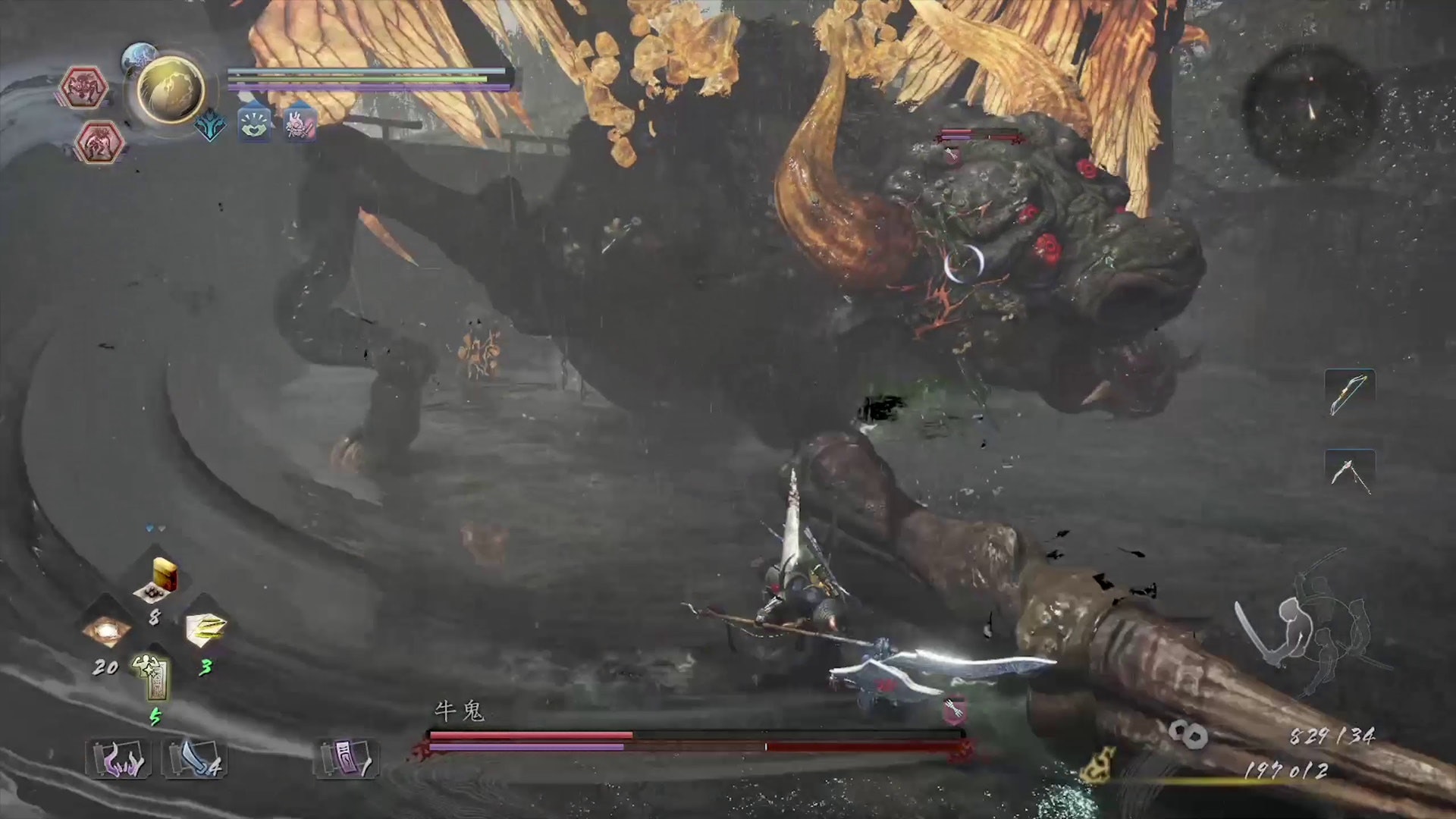The width and height of the screenshot is (1456, 819).
Task: Select the lower red soul core hexagon
Action: click(x=99, y=143)
